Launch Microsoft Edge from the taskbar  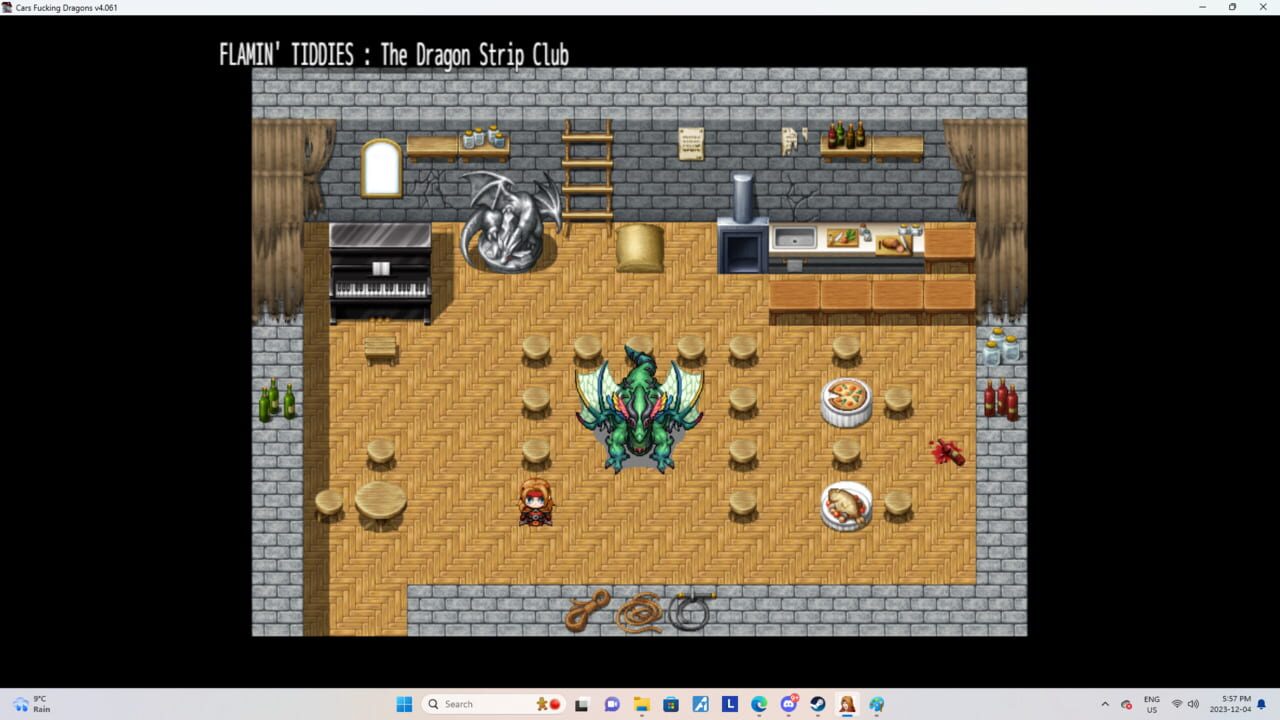click(x=759, y=703)
